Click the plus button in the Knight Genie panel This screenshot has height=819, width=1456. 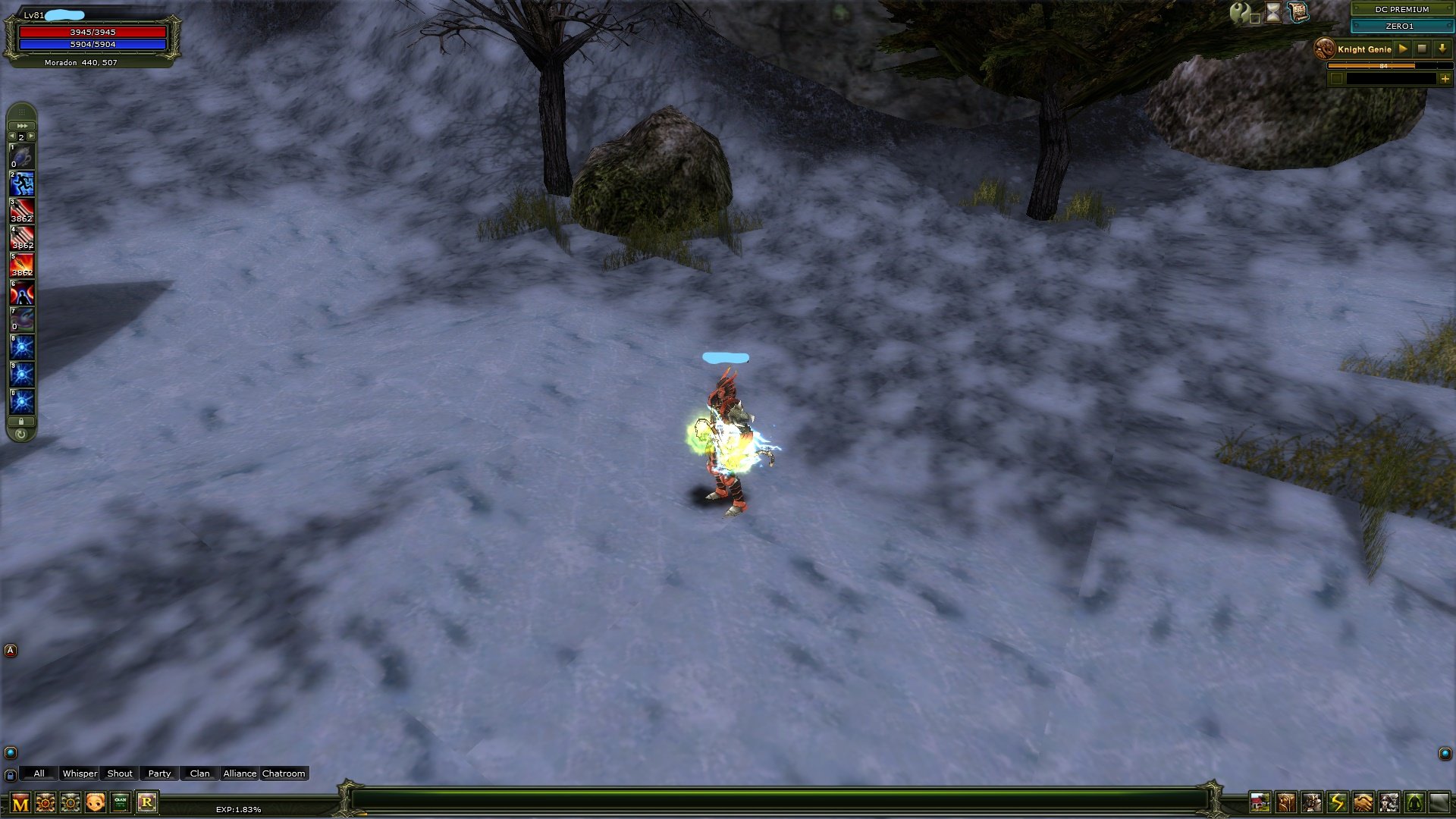tap(1445, 79)
